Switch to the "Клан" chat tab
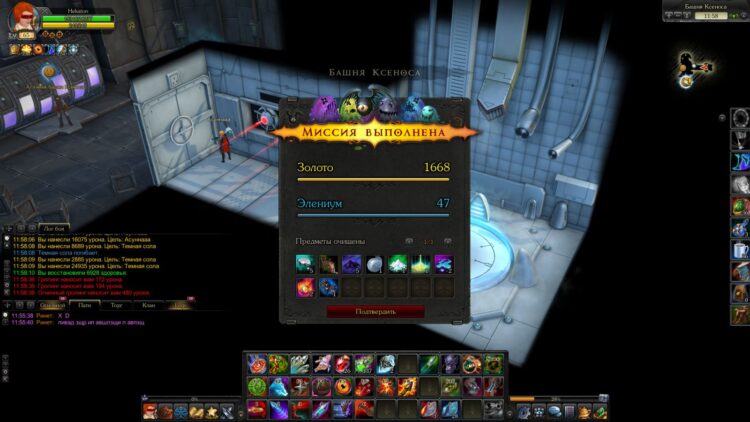 point(148,304)
